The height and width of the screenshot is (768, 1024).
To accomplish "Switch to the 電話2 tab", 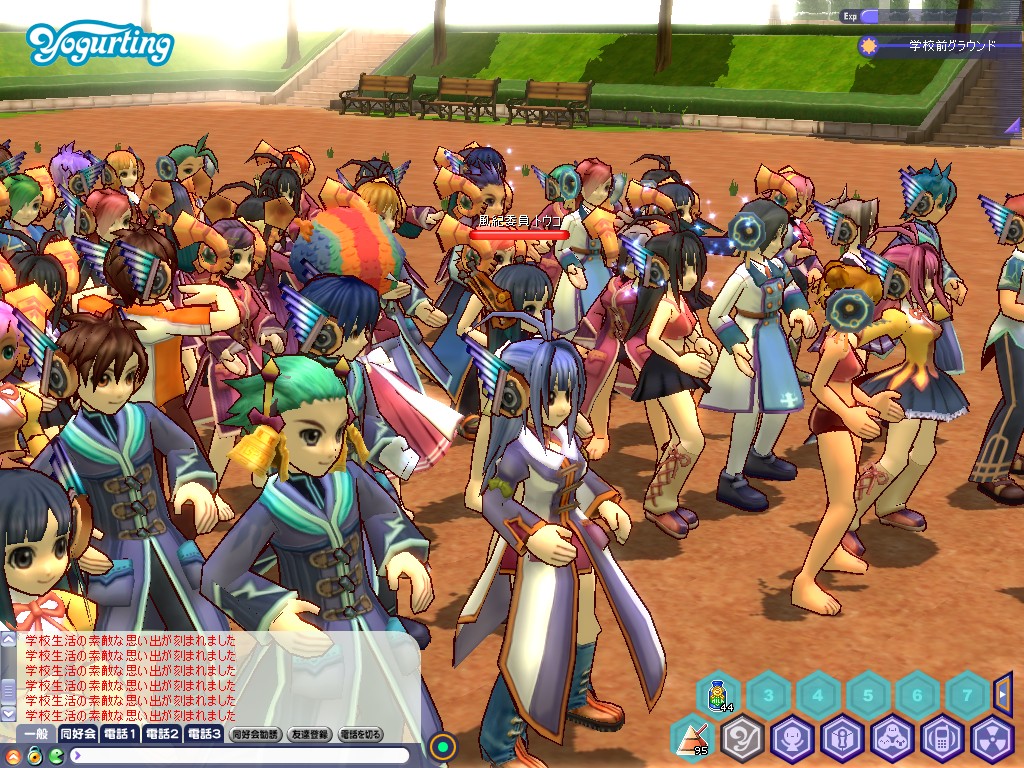I will 162,734.
